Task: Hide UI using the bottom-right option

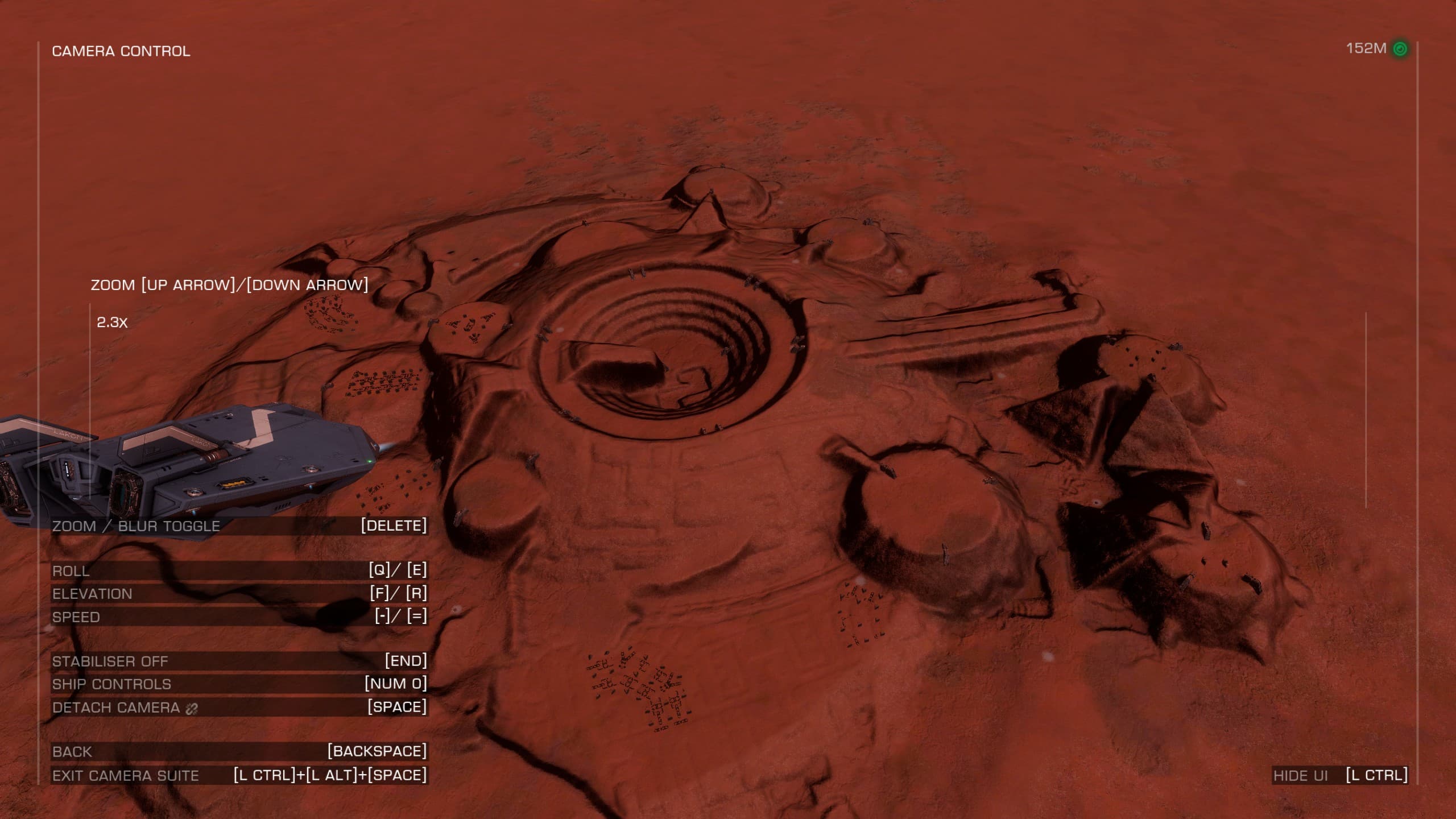Action: click(1340, 775)
